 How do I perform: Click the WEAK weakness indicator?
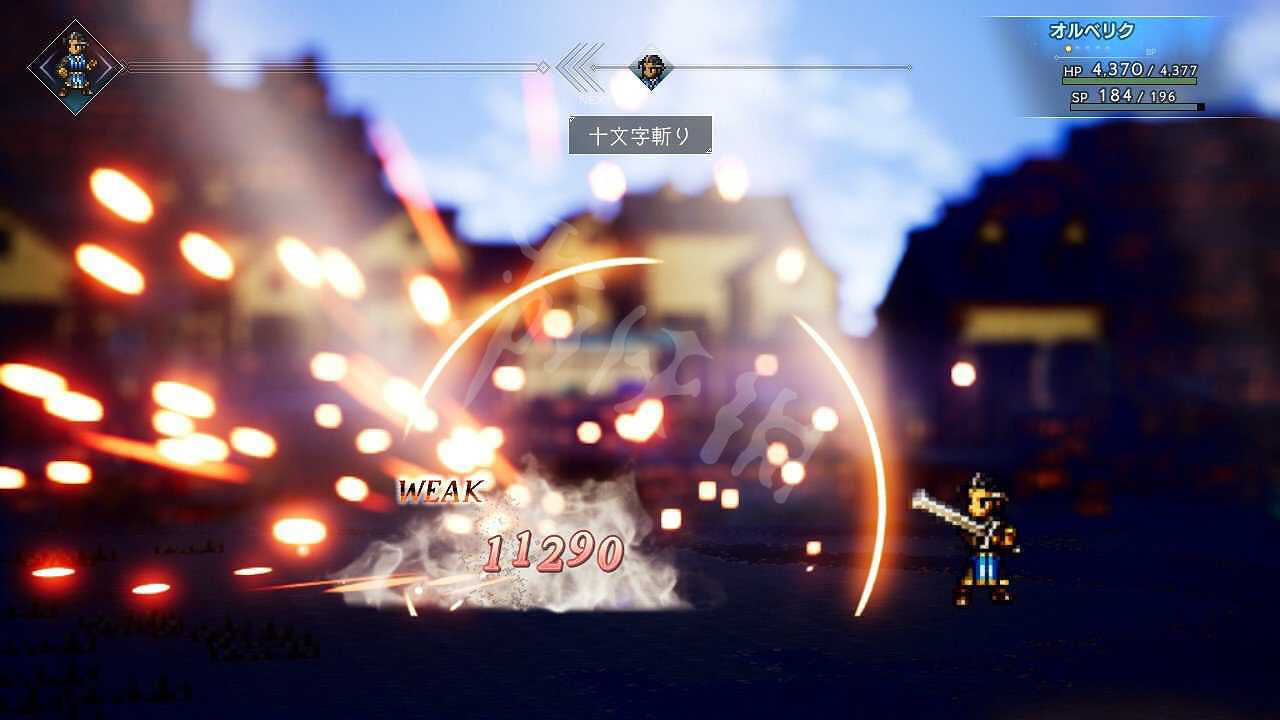coord(442,490)
